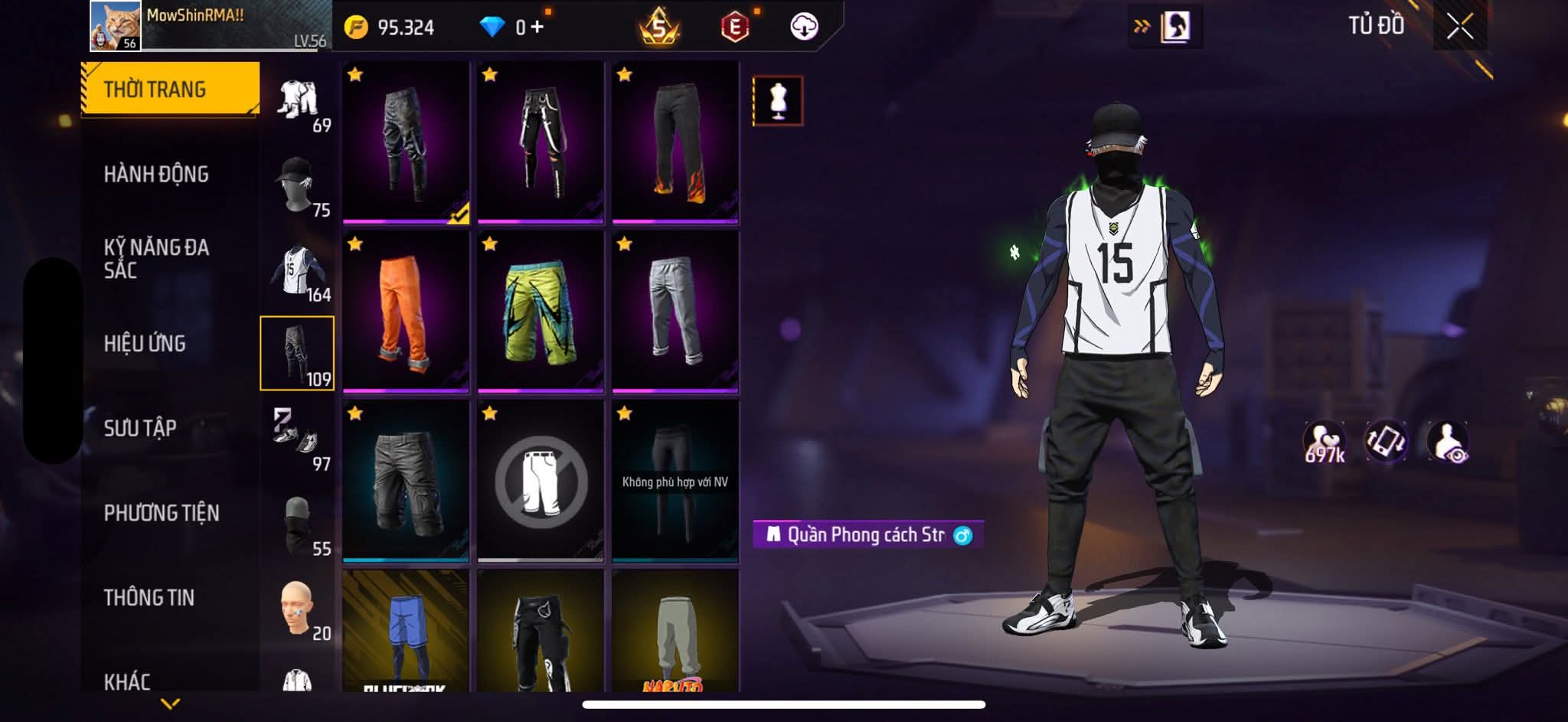Open the Hiệu Ứng category
The height and width of the screenshot is (722, 1568).
(145, 344)
